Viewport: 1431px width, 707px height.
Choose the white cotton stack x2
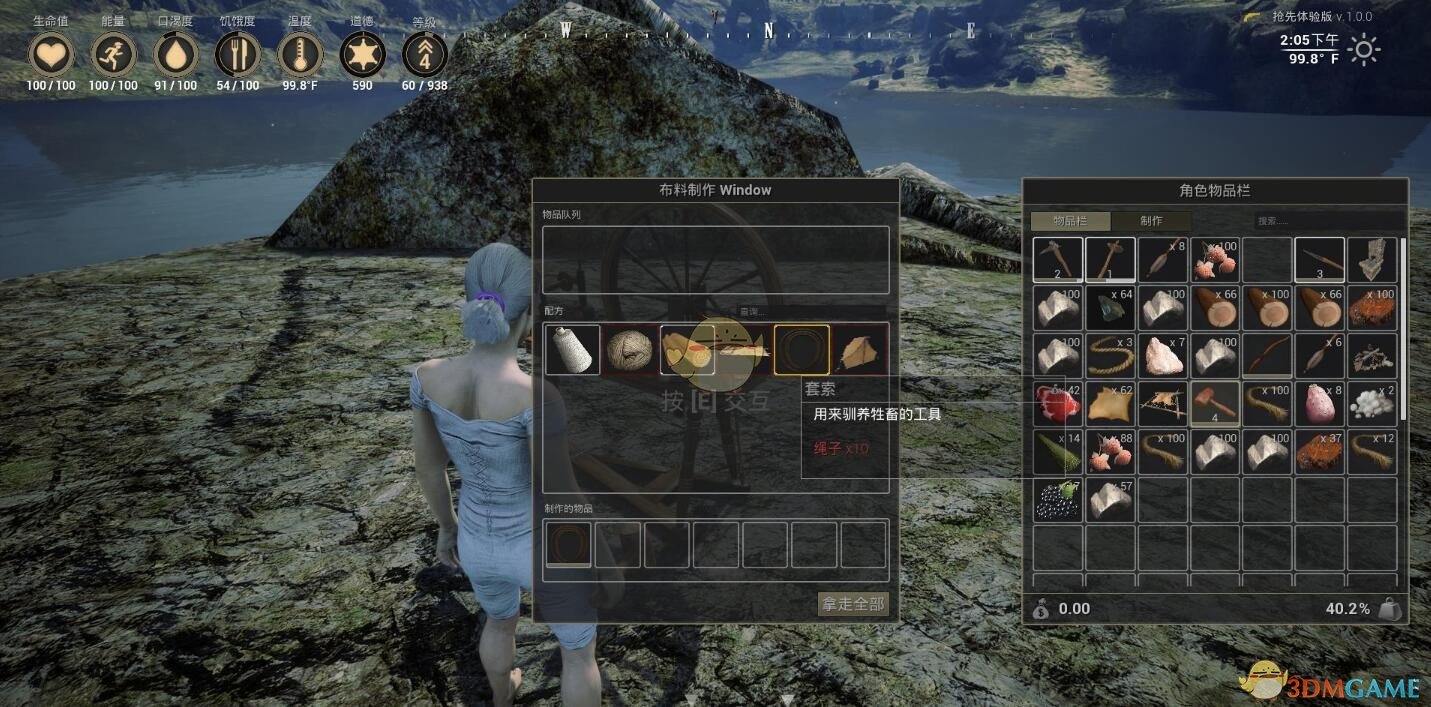[x=1372, y=404]
